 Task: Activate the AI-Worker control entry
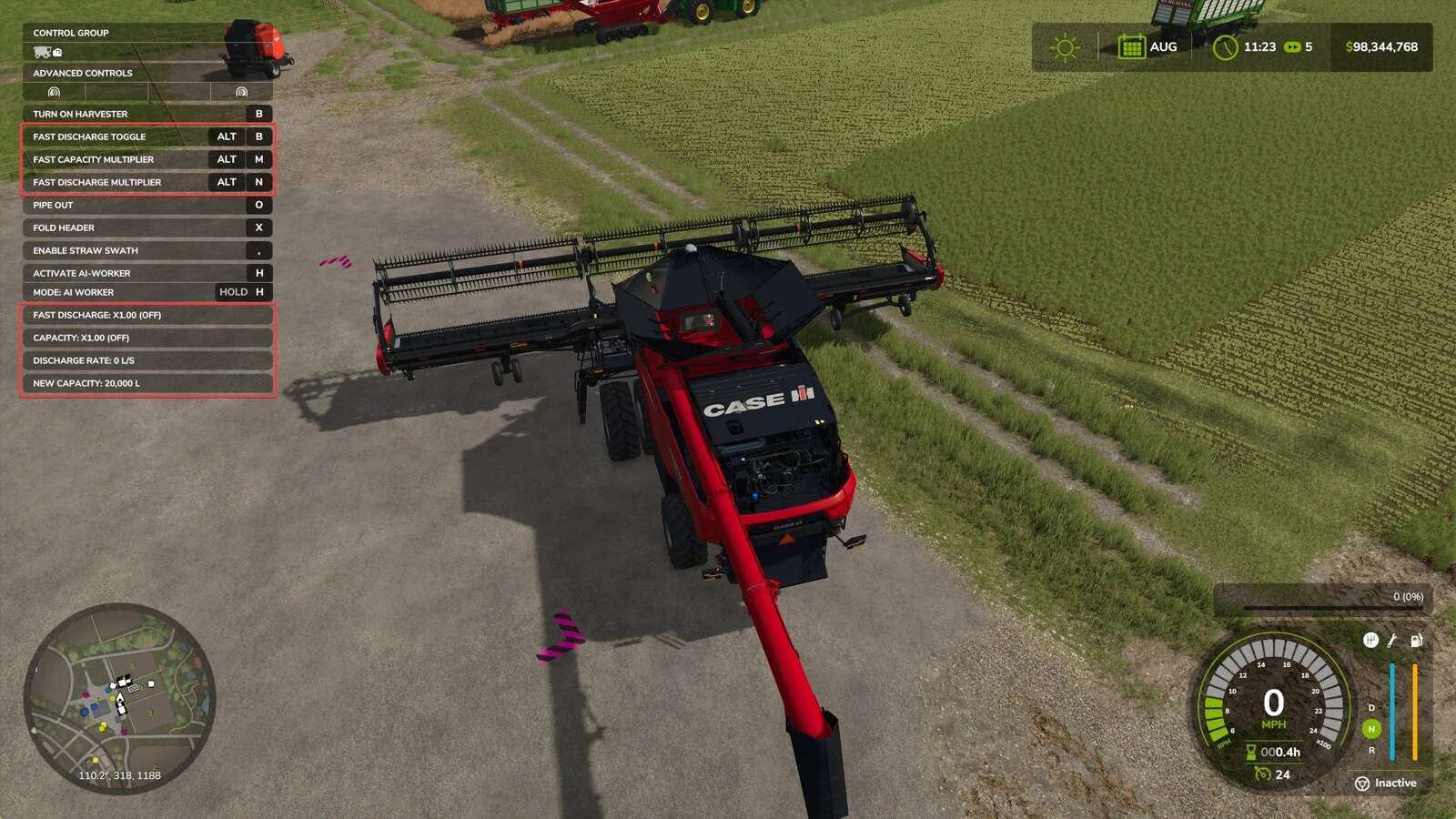click(x=146, y=273)
